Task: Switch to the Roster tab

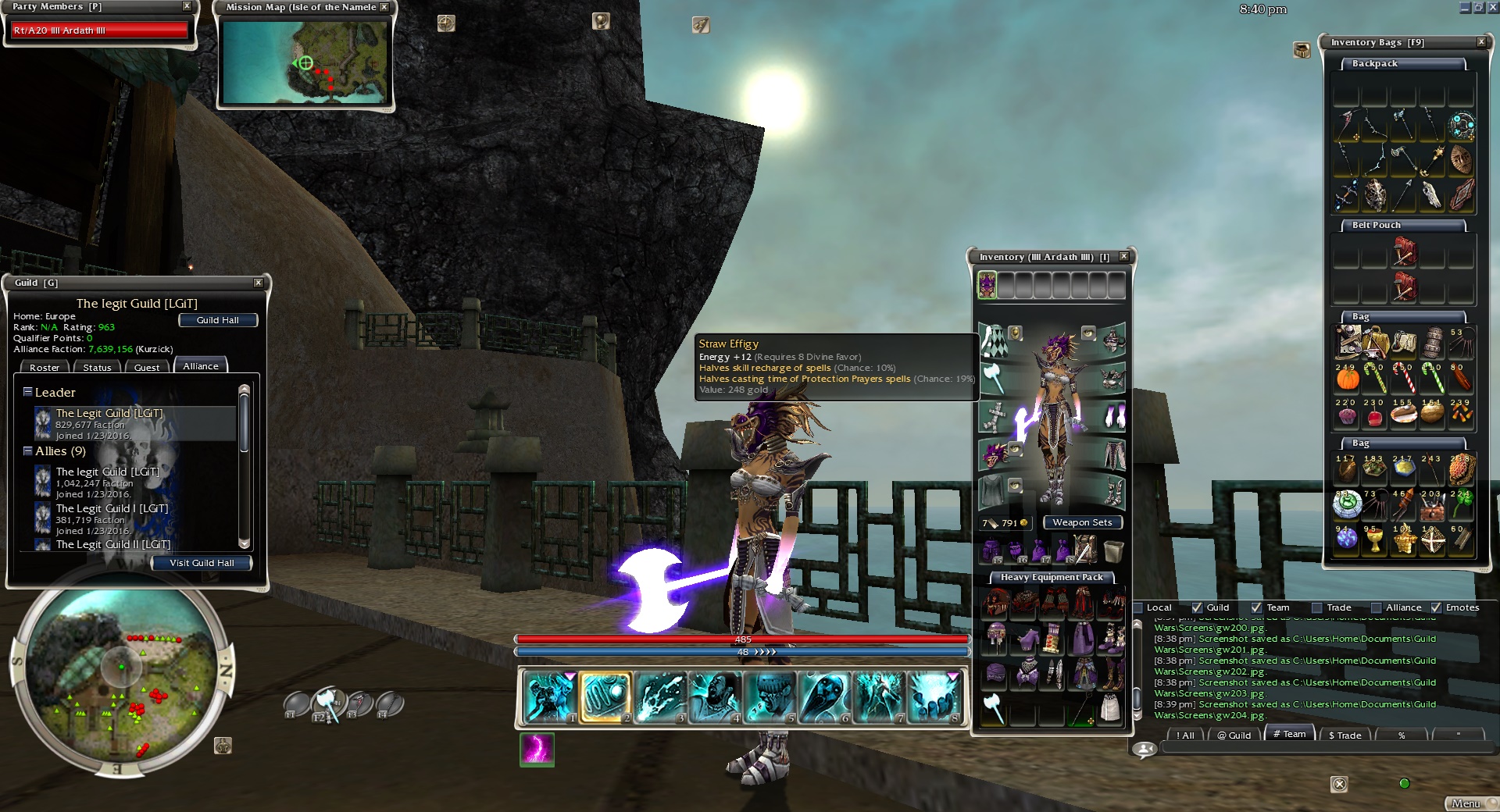Action: (45, 367)
